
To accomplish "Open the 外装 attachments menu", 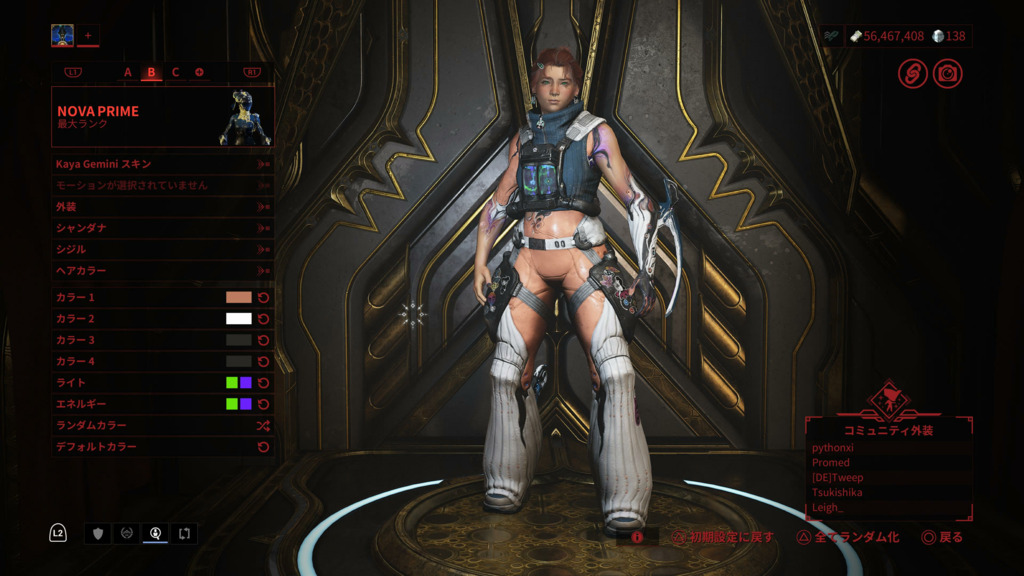I will click(x=162, y=206).
